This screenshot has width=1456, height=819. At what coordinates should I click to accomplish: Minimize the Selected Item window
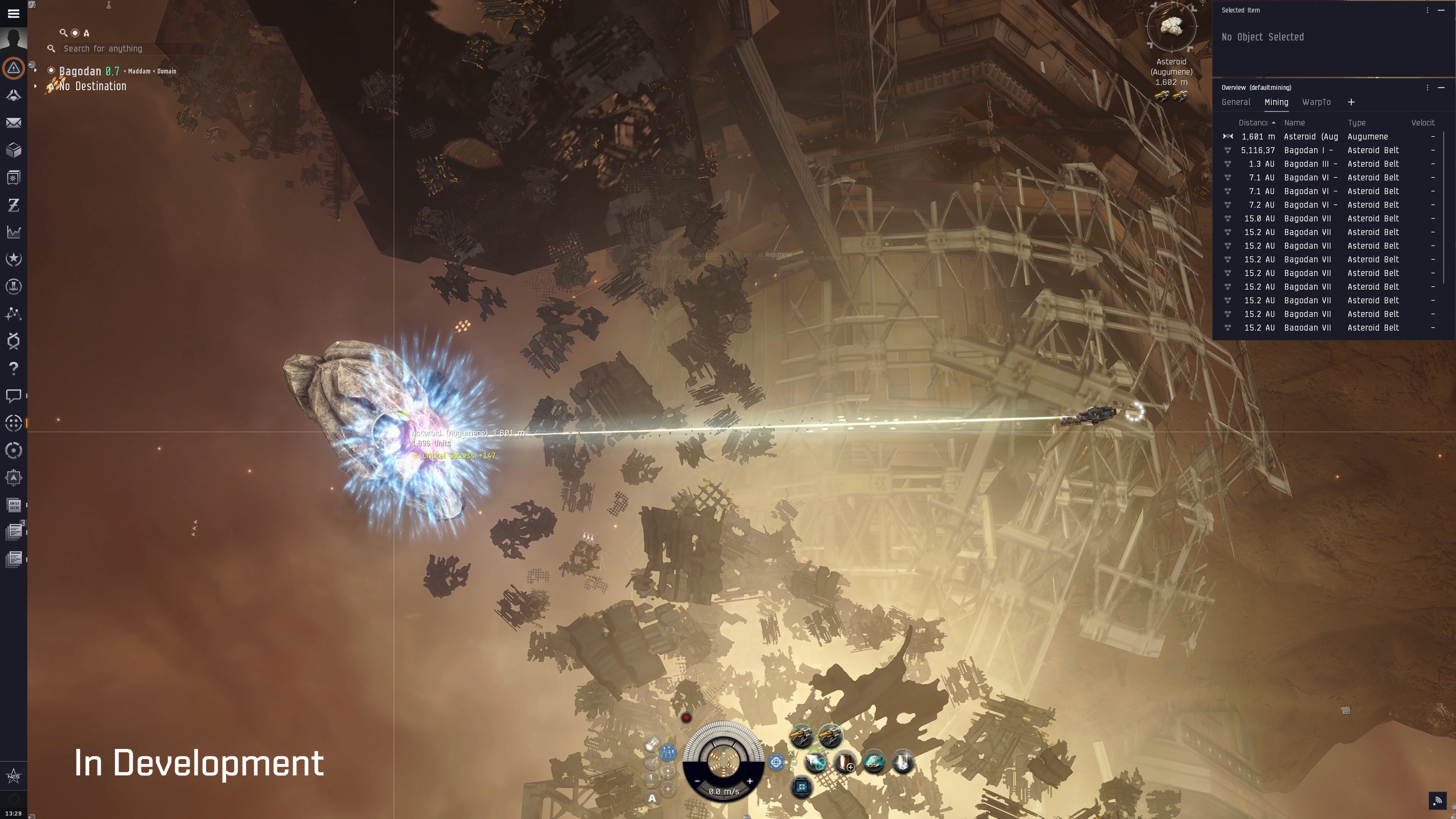coord(1441,10)
